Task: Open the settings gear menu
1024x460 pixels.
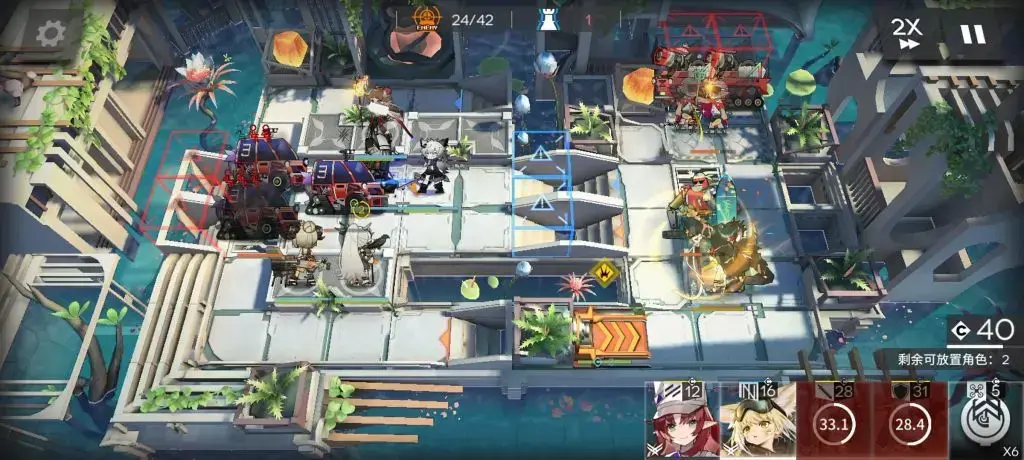Action: pos(50,33)
